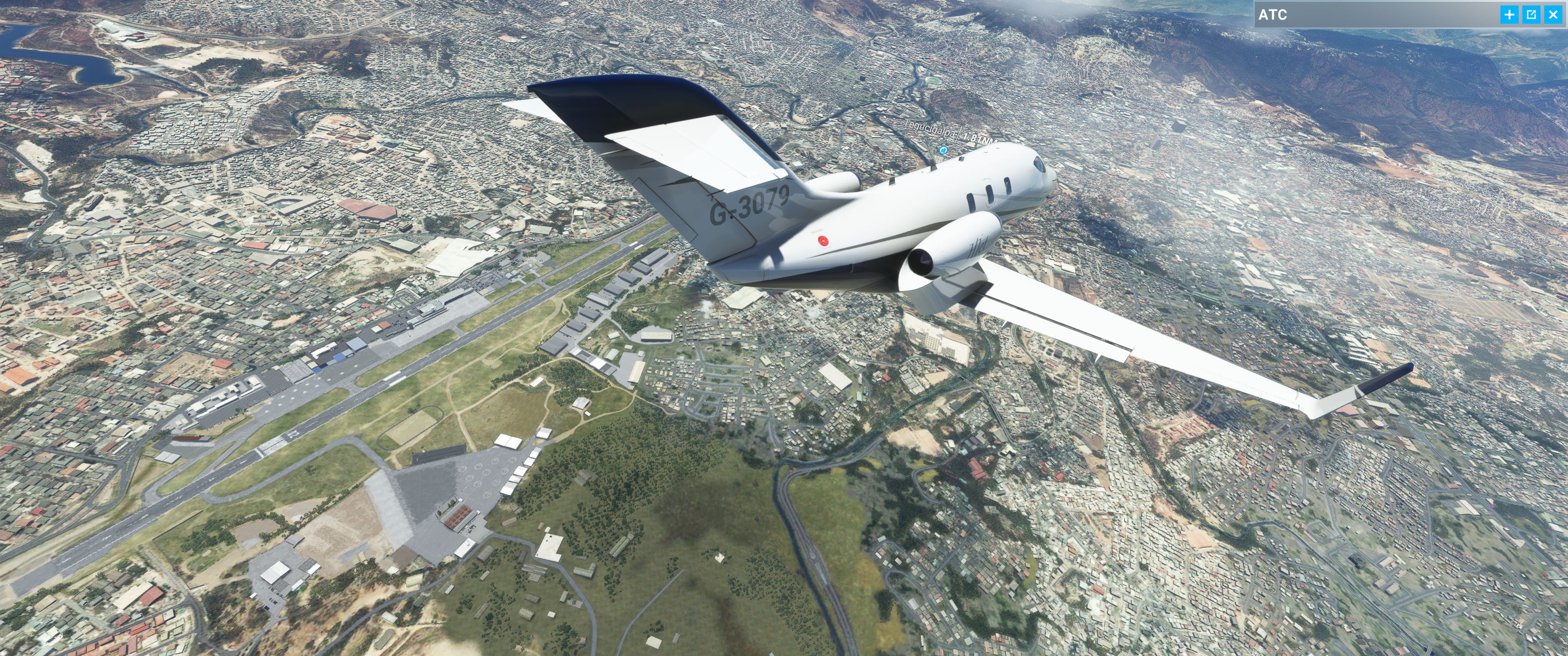Pop out the ATC panel into external window
This screenshot has width=1568, height=656.
pos(1532,15)
